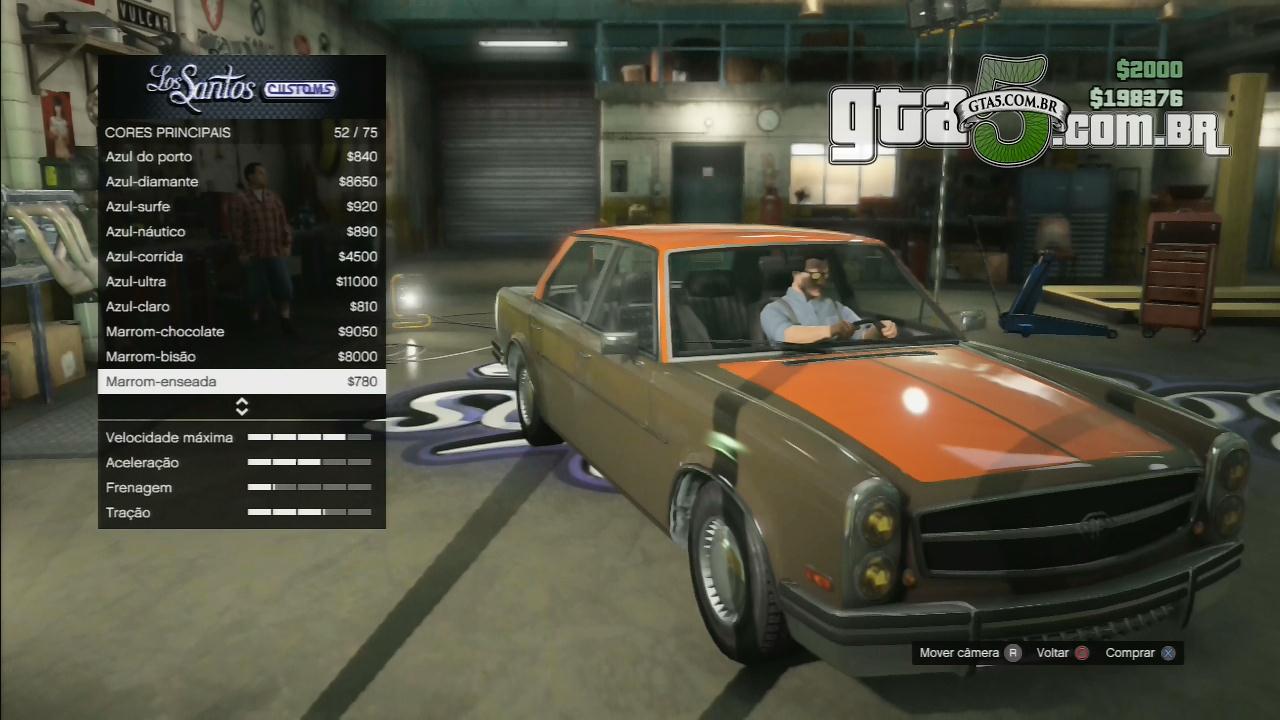Select Azul-náutico paint entry

(241, 232)
